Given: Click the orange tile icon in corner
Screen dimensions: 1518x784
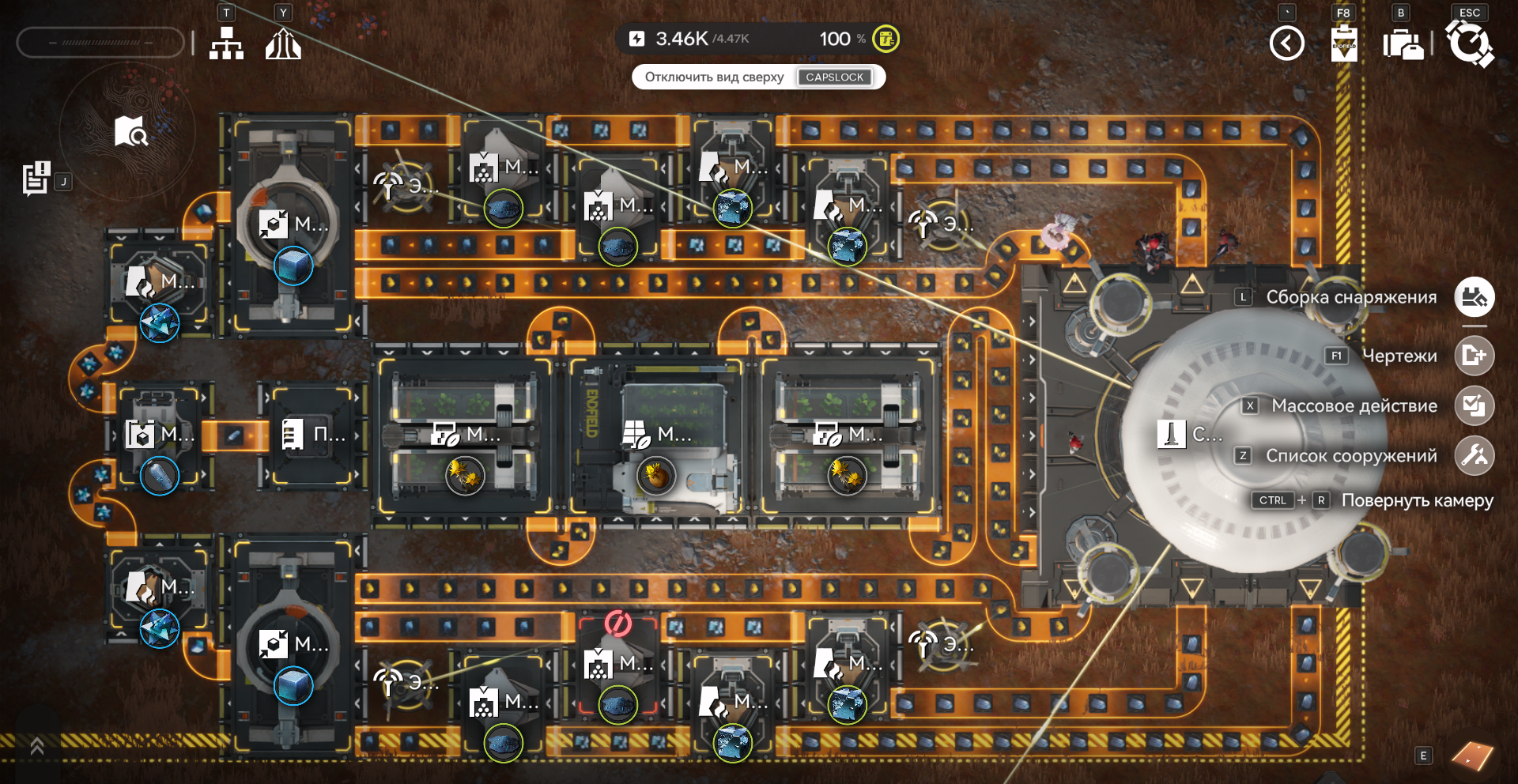Looking at the screenshot, I should pos(1472,756).
